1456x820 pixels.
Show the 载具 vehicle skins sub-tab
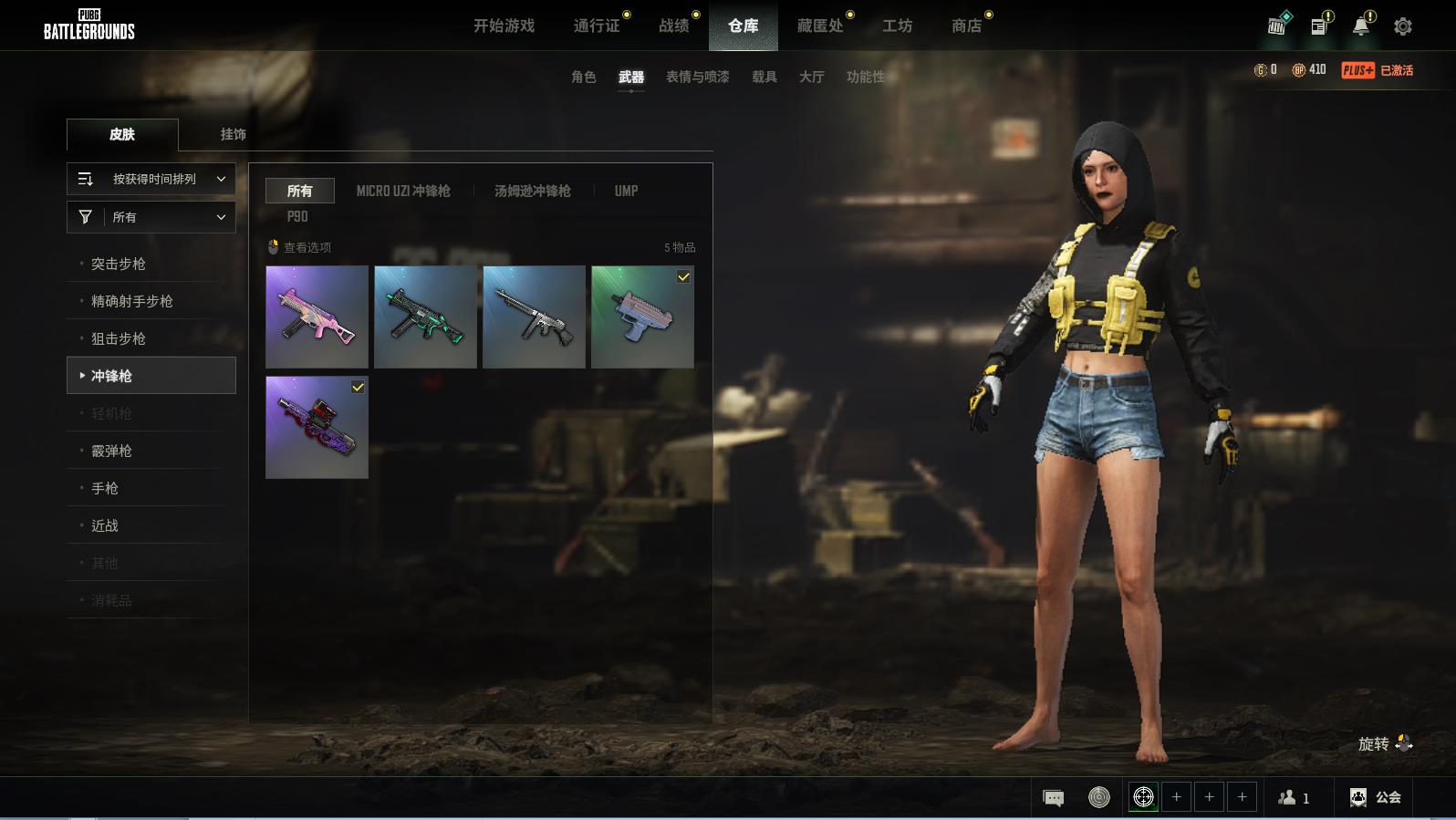(x=764, y=77)
